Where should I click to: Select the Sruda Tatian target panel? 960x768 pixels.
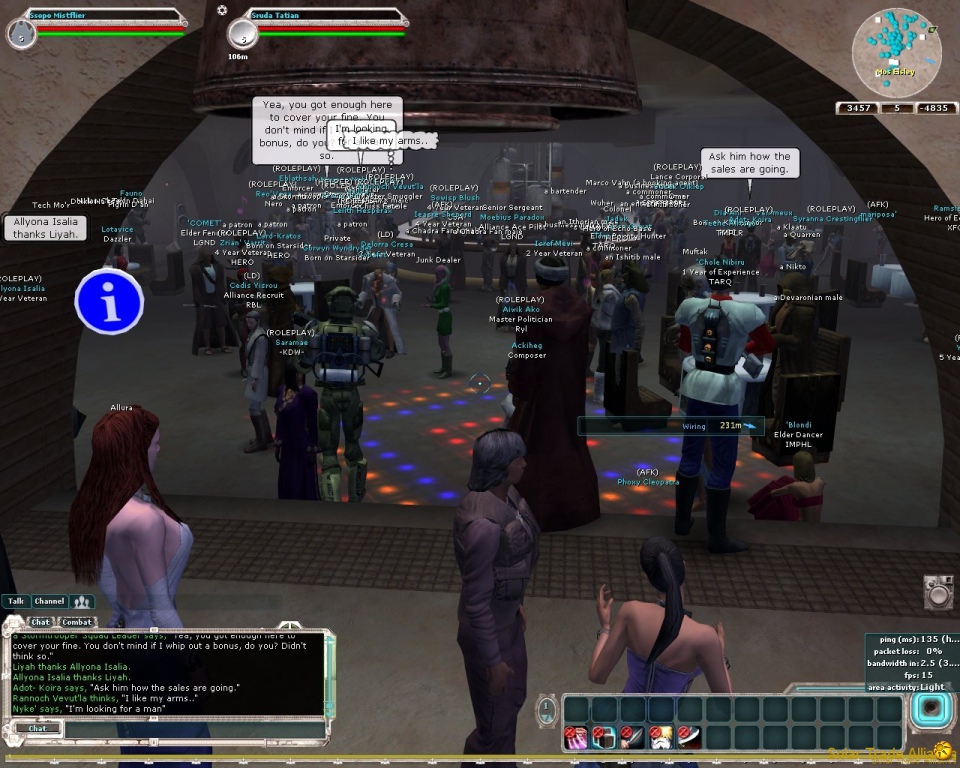click(x=318, y=27)
